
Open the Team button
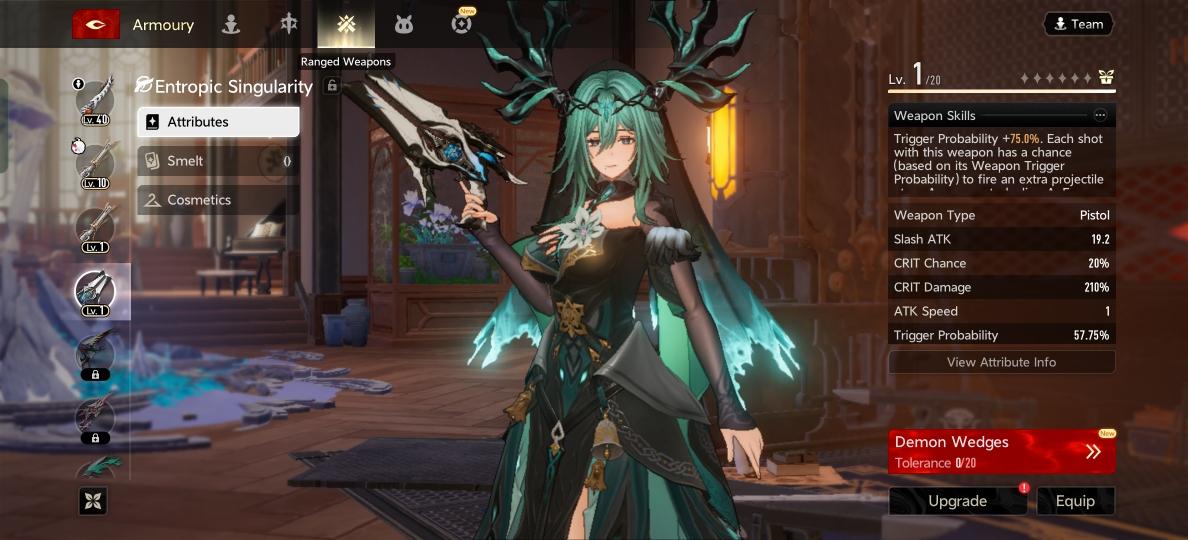(1077, 24)
